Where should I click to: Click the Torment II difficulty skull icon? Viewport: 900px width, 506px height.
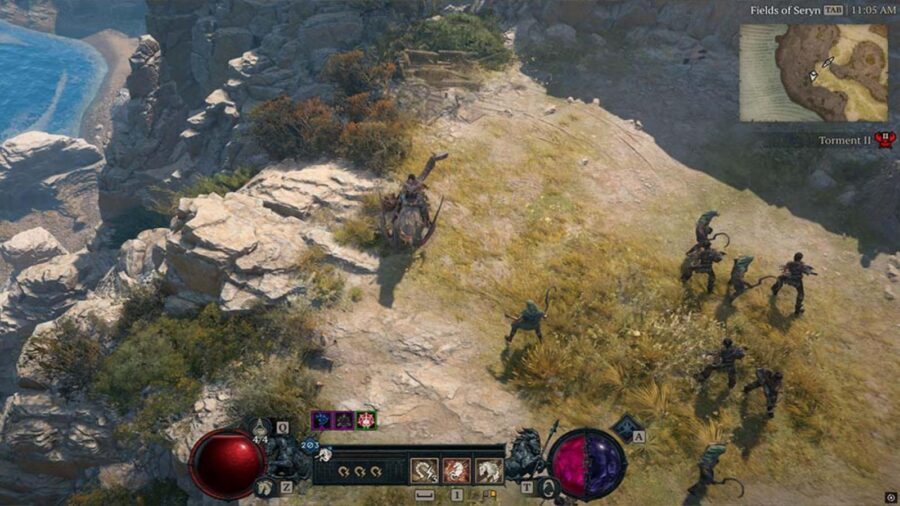coord(884,140)
